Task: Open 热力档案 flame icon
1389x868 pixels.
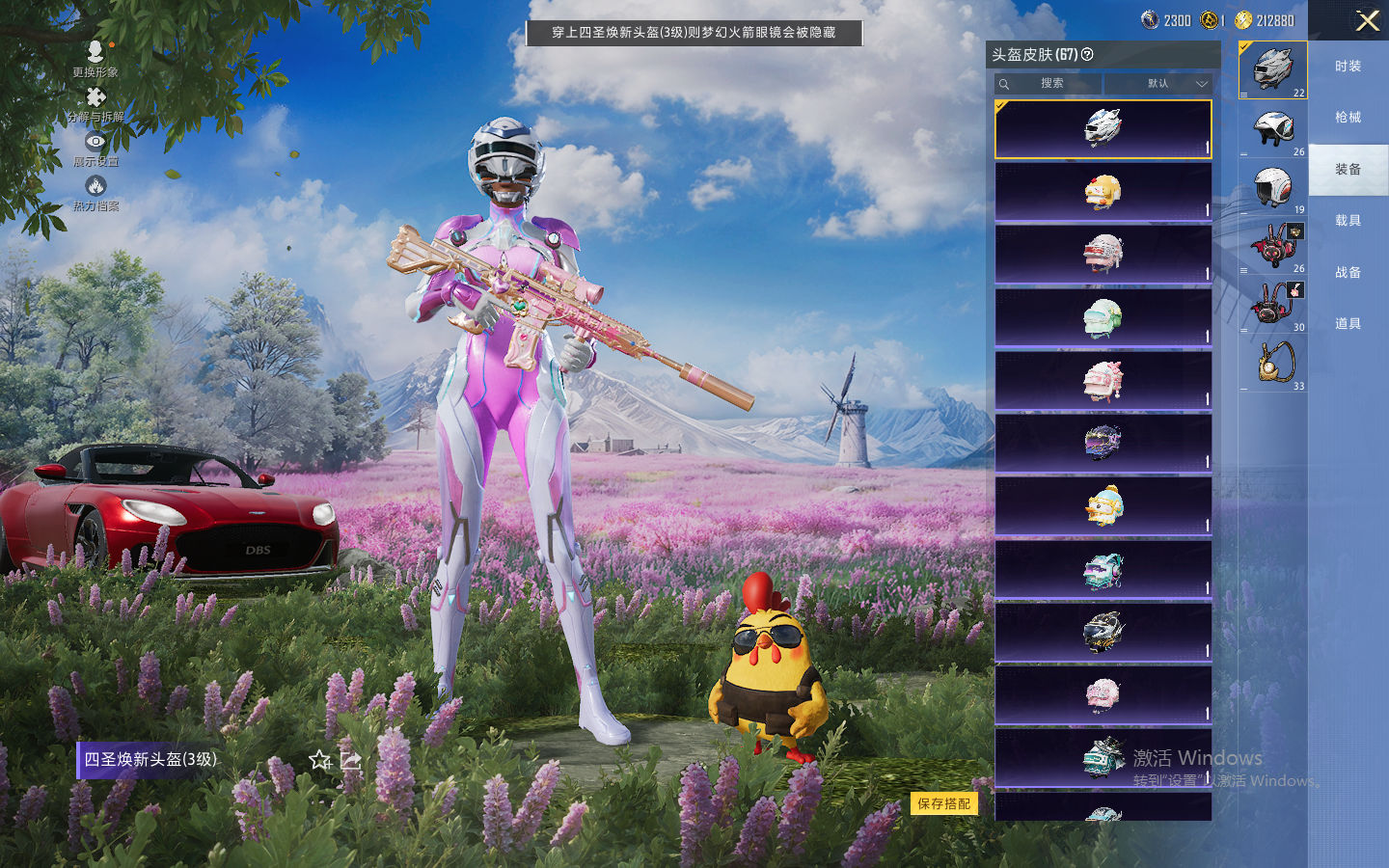Action: [x=95, y=193]
